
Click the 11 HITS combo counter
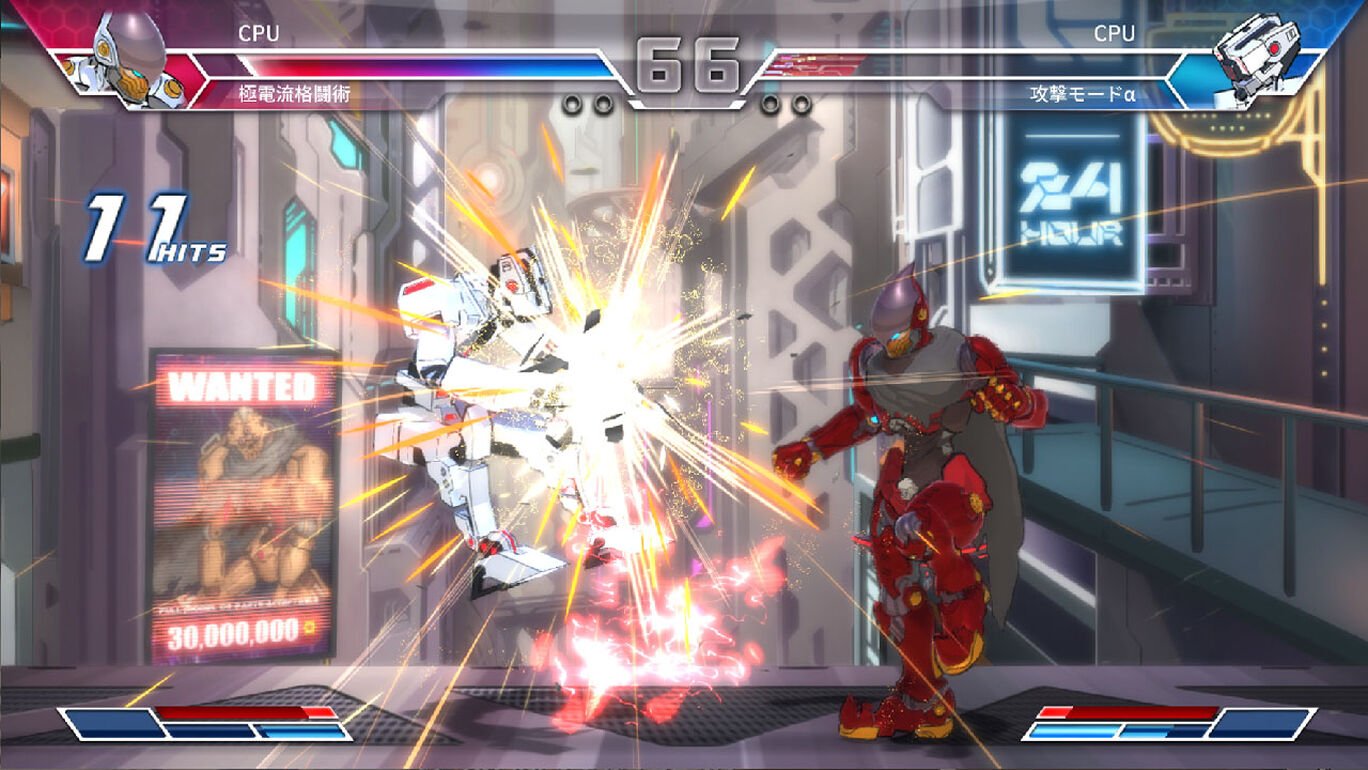(x=150, y=225)
